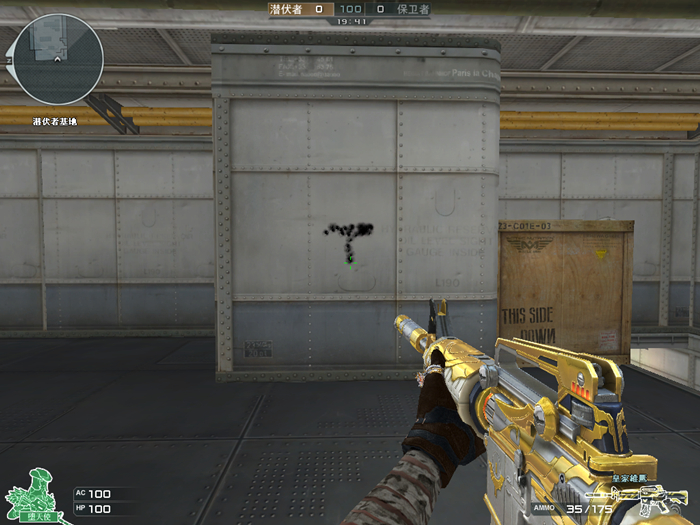Select the 保卫者 team label

(413, 8)
